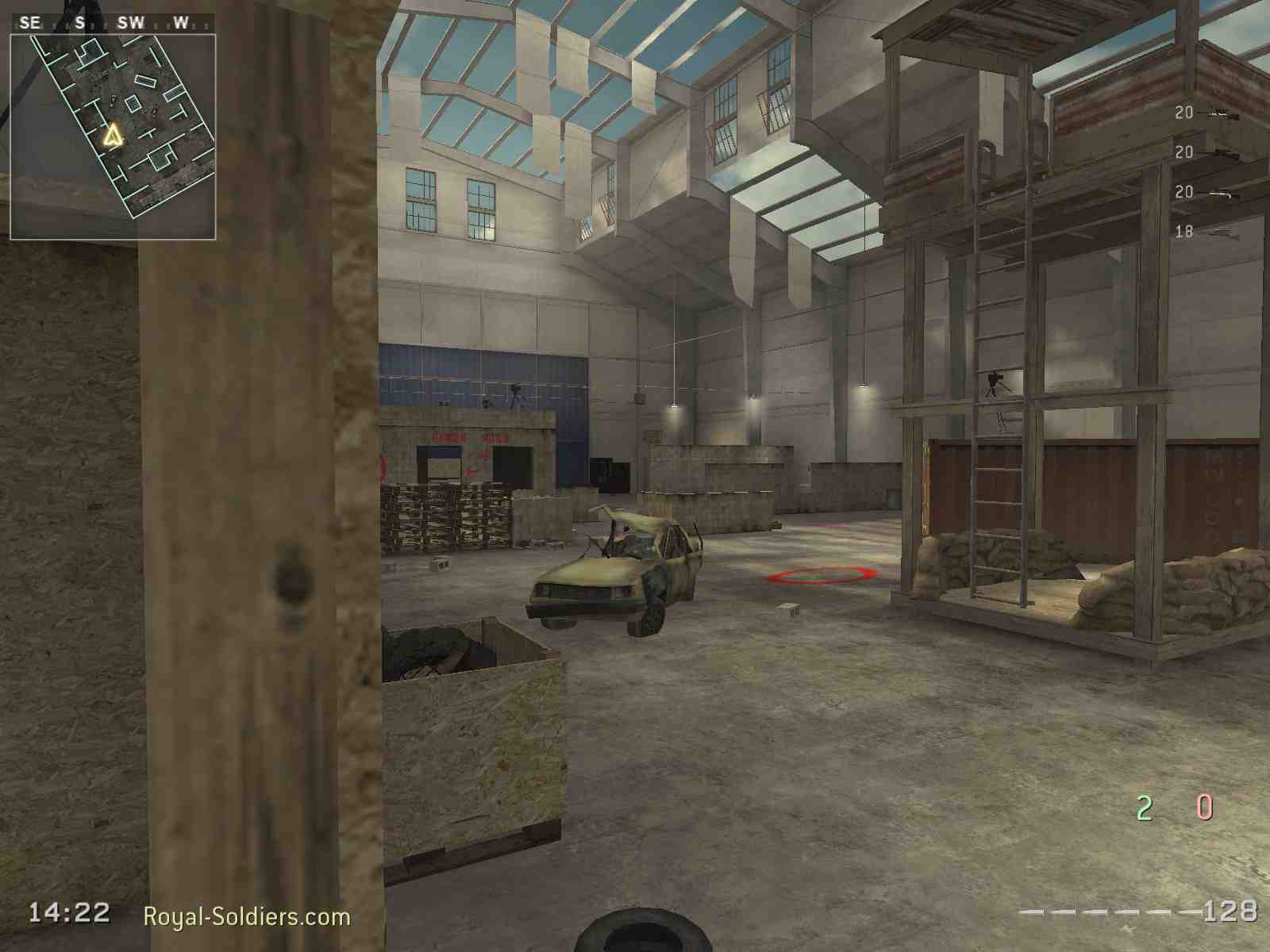The image size is (1270, 952).
Task: Click the S direction label on the compass
Action: pyautogui.click(x=80, y=22)
